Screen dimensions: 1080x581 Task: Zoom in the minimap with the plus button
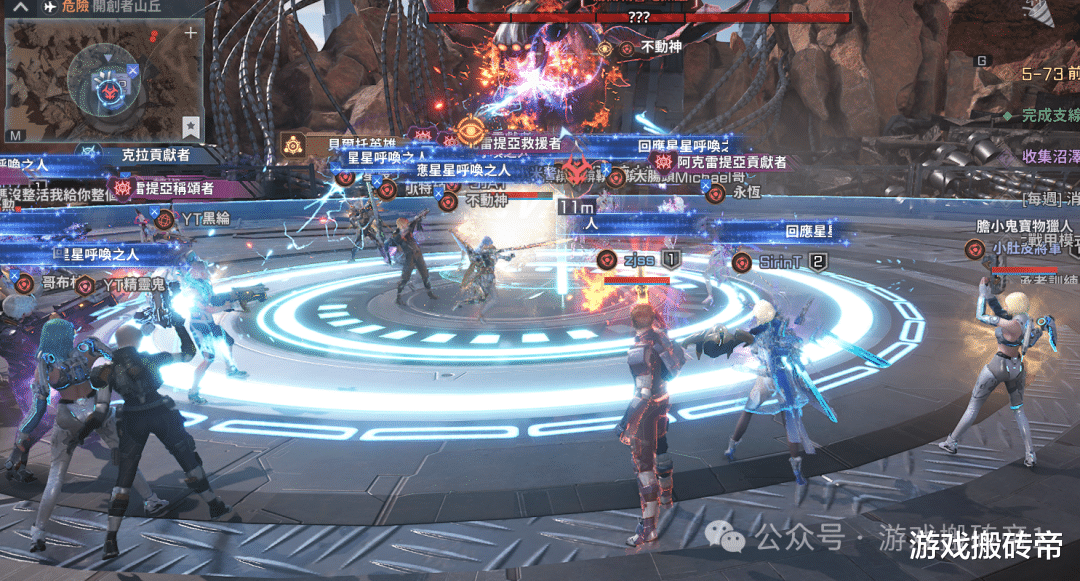[x=190, y=33]
